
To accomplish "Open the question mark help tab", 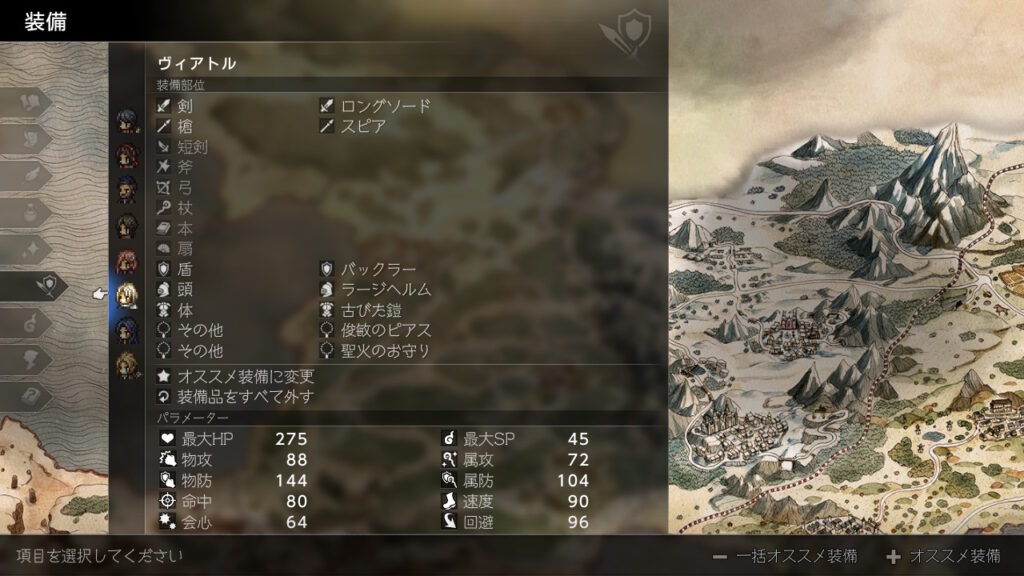I will coord(33,397).
